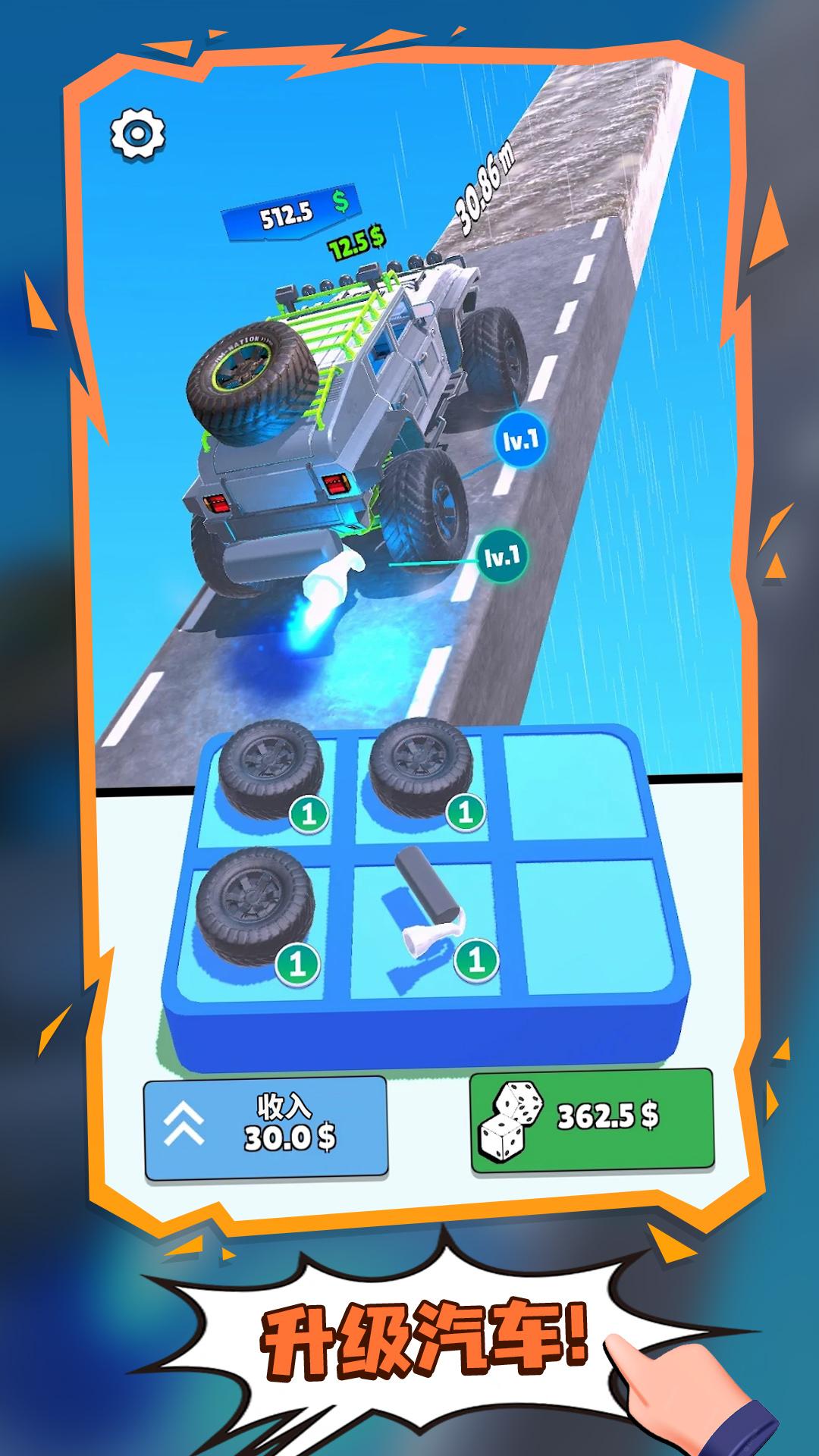Tap the blue lv.1 wheel marker
Screen dimensions: 819x1456
tap(521, 440)
